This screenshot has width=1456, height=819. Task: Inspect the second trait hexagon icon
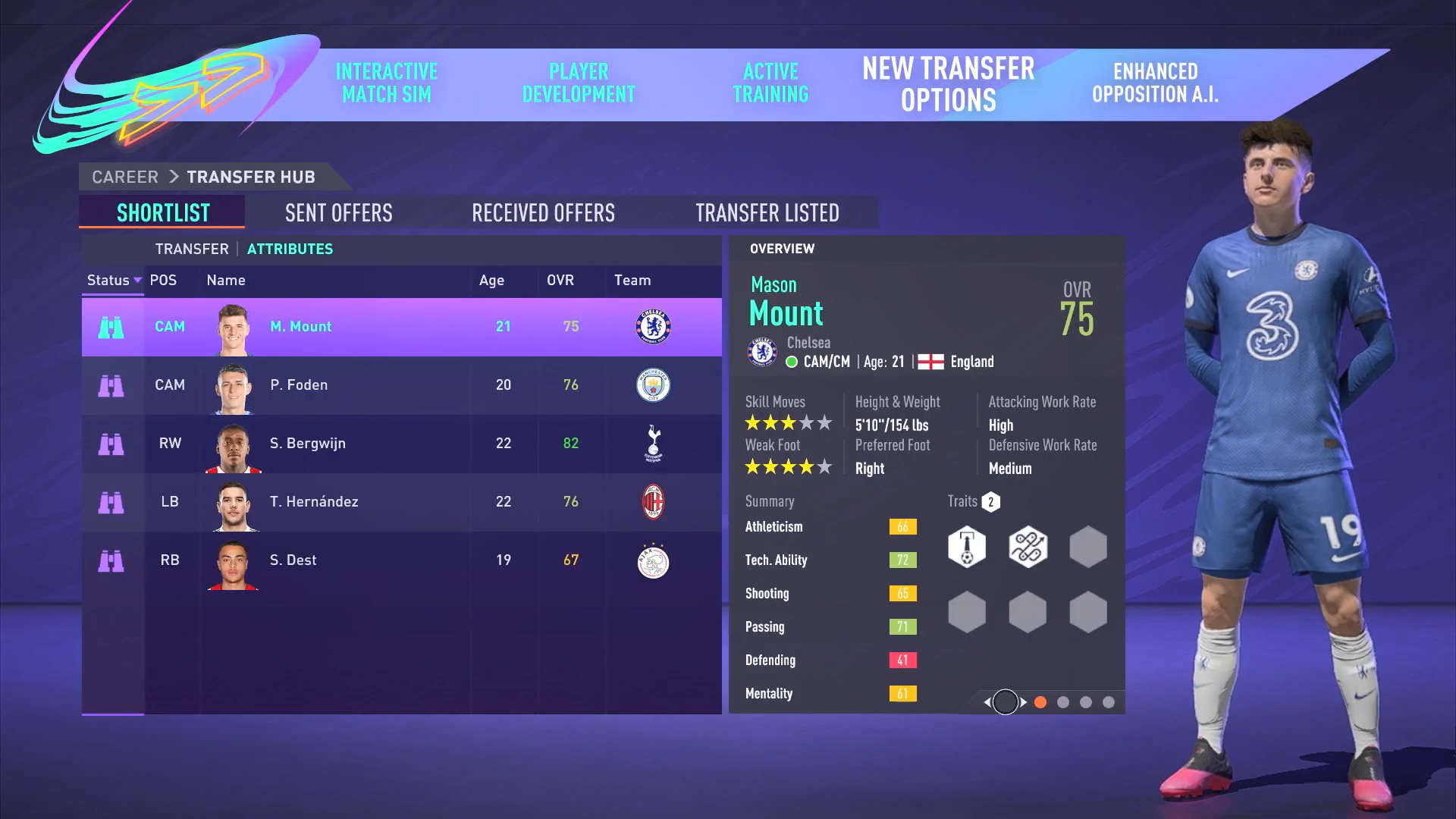pos(1028,547)
